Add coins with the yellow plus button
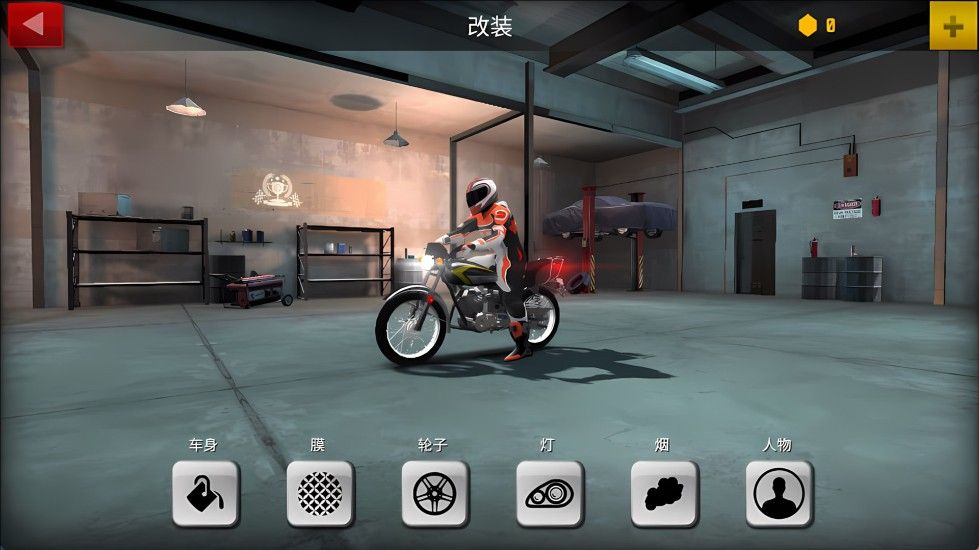The width and height of the screenshot is (979, 550). [953, 25]
